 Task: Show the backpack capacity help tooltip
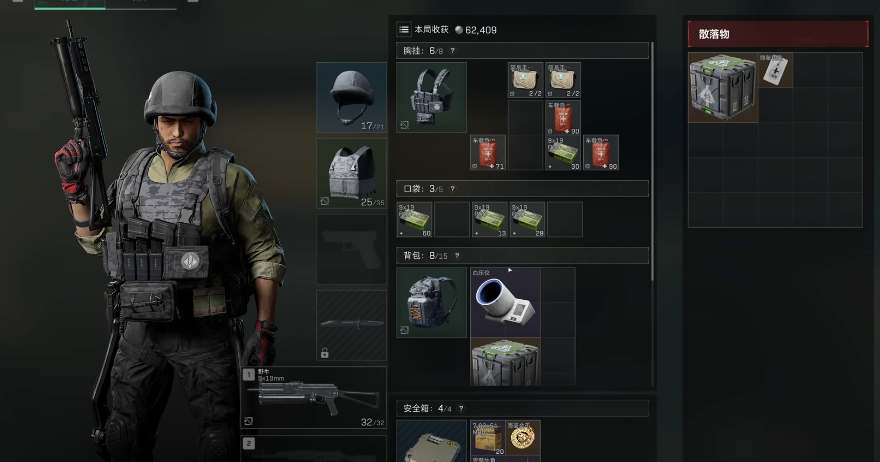[454, 255]
